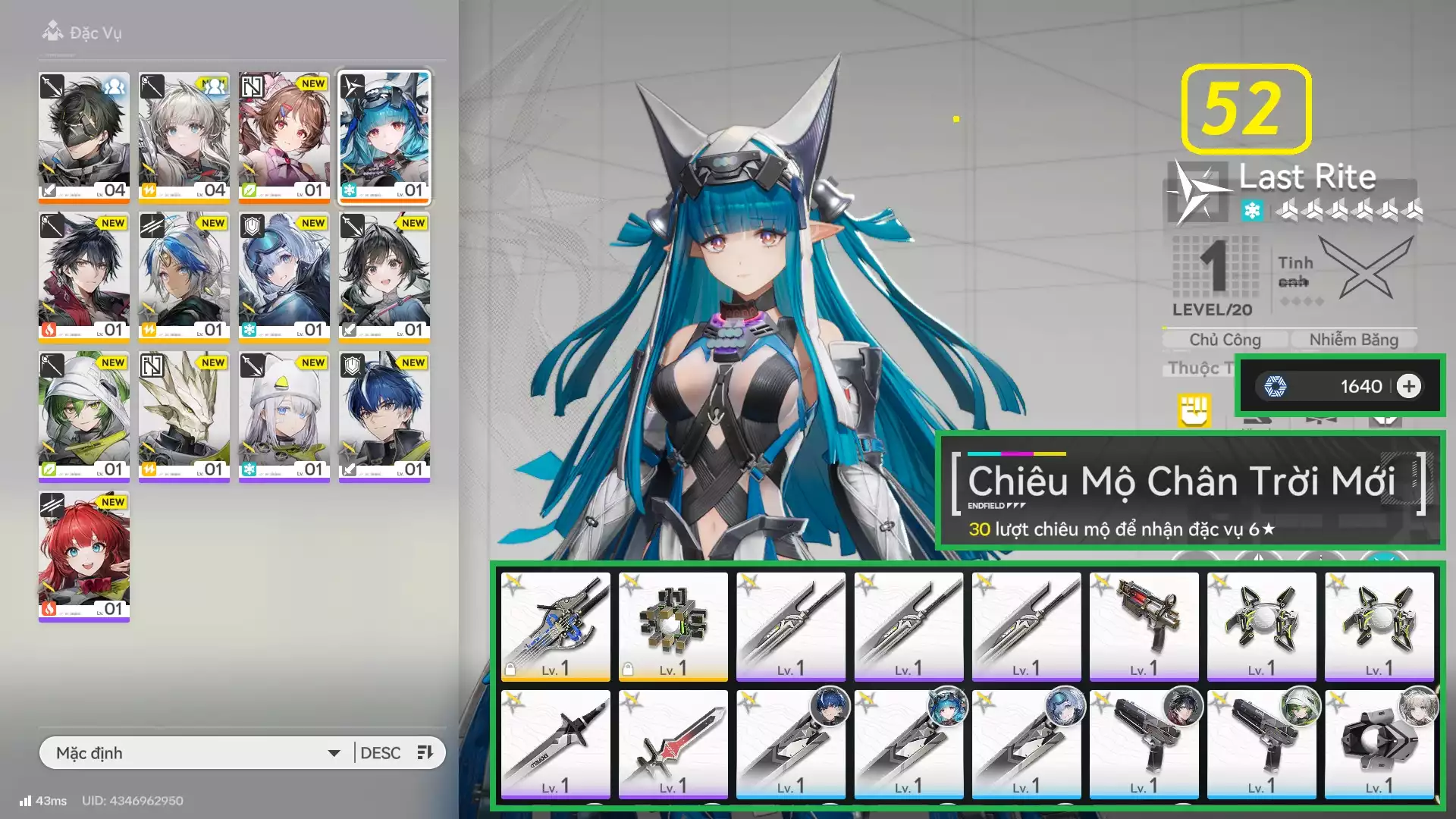Add more currency with the plus button
The height and width of the screenshot is (819, 1456).
tap(1408, 387)
